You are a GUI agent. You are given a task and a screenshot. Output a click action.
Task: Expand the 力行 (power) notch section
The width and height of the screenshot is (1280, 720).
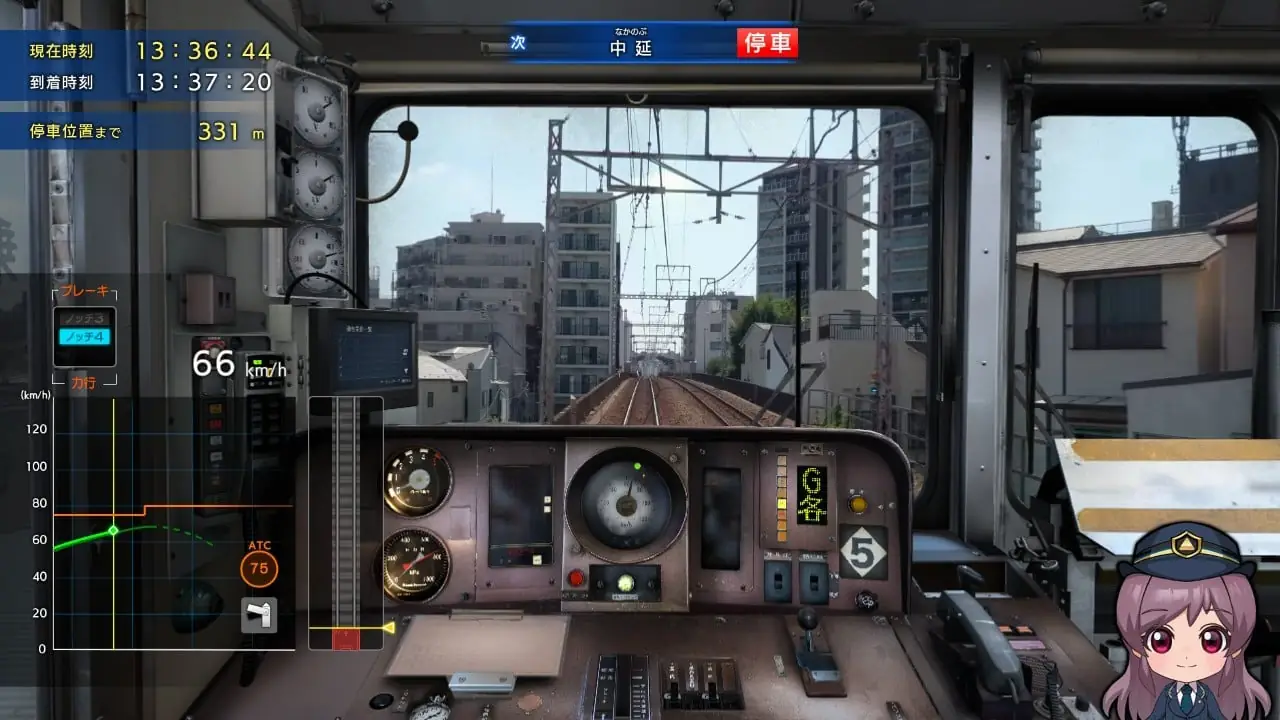84,383
